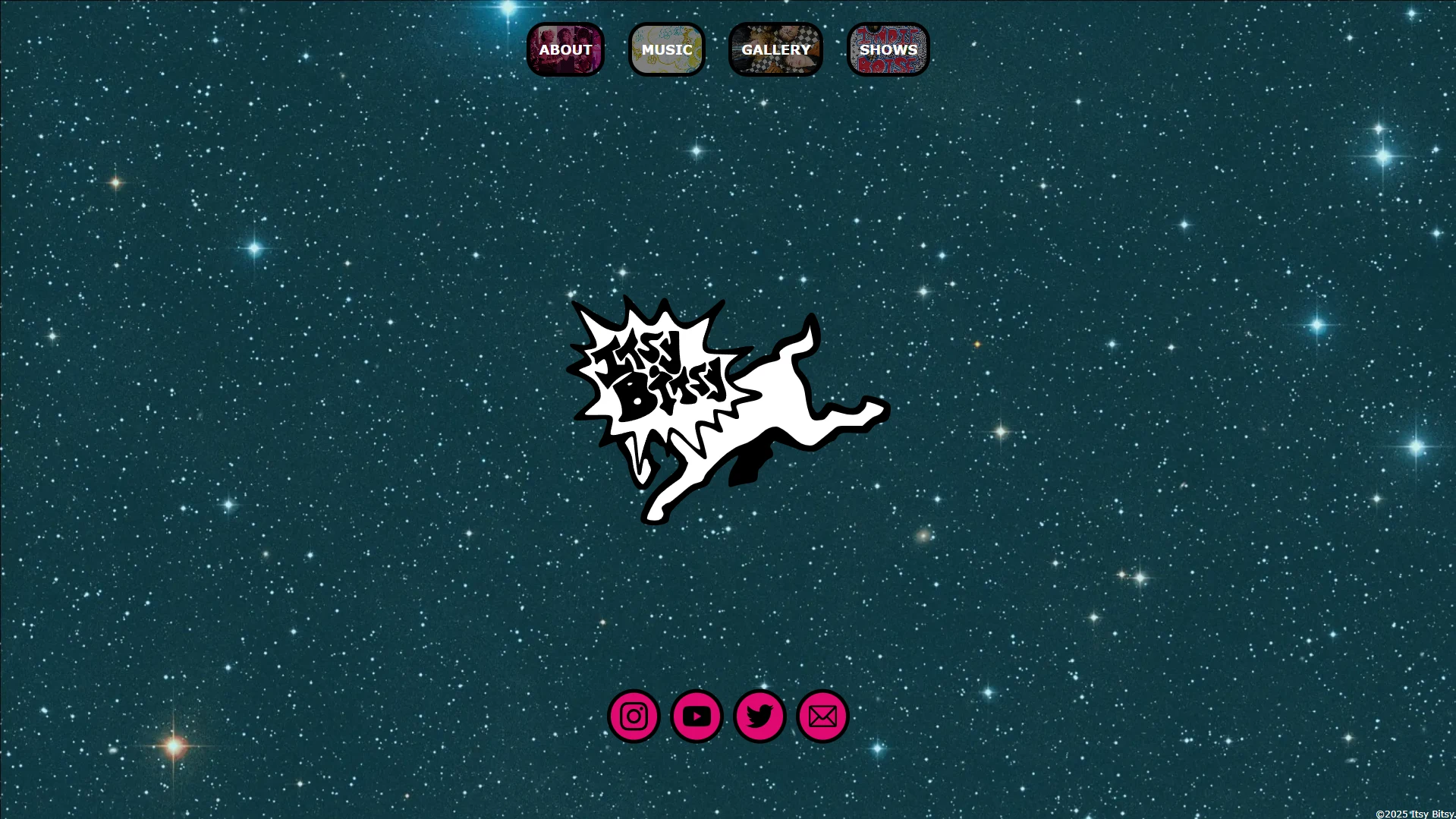Viewport: 1456px width, 819px height.
Task: Tap the YouTube play-button icon
Action: tap(696, 714)
